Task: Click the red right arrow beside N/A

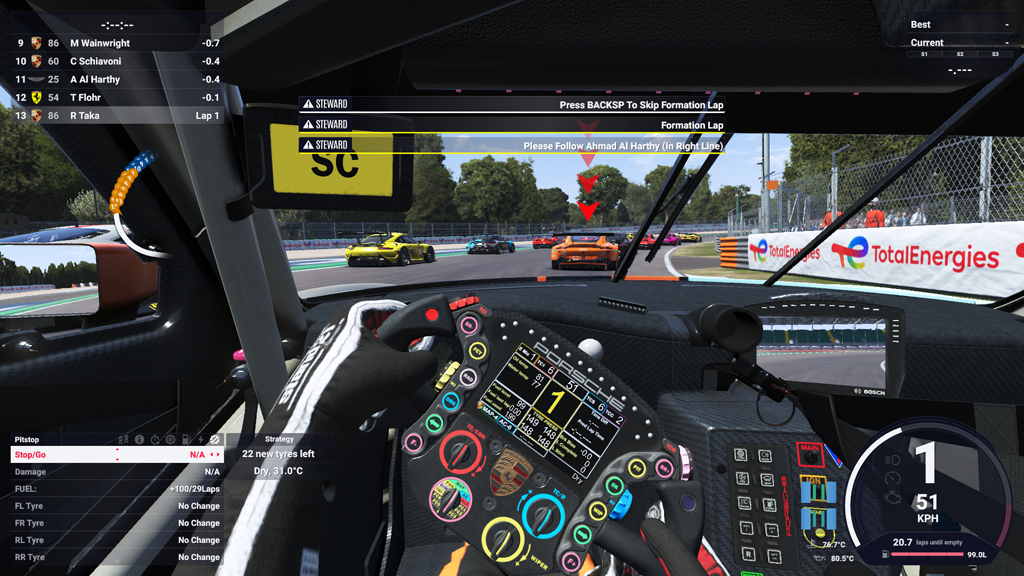Action: 217,455
